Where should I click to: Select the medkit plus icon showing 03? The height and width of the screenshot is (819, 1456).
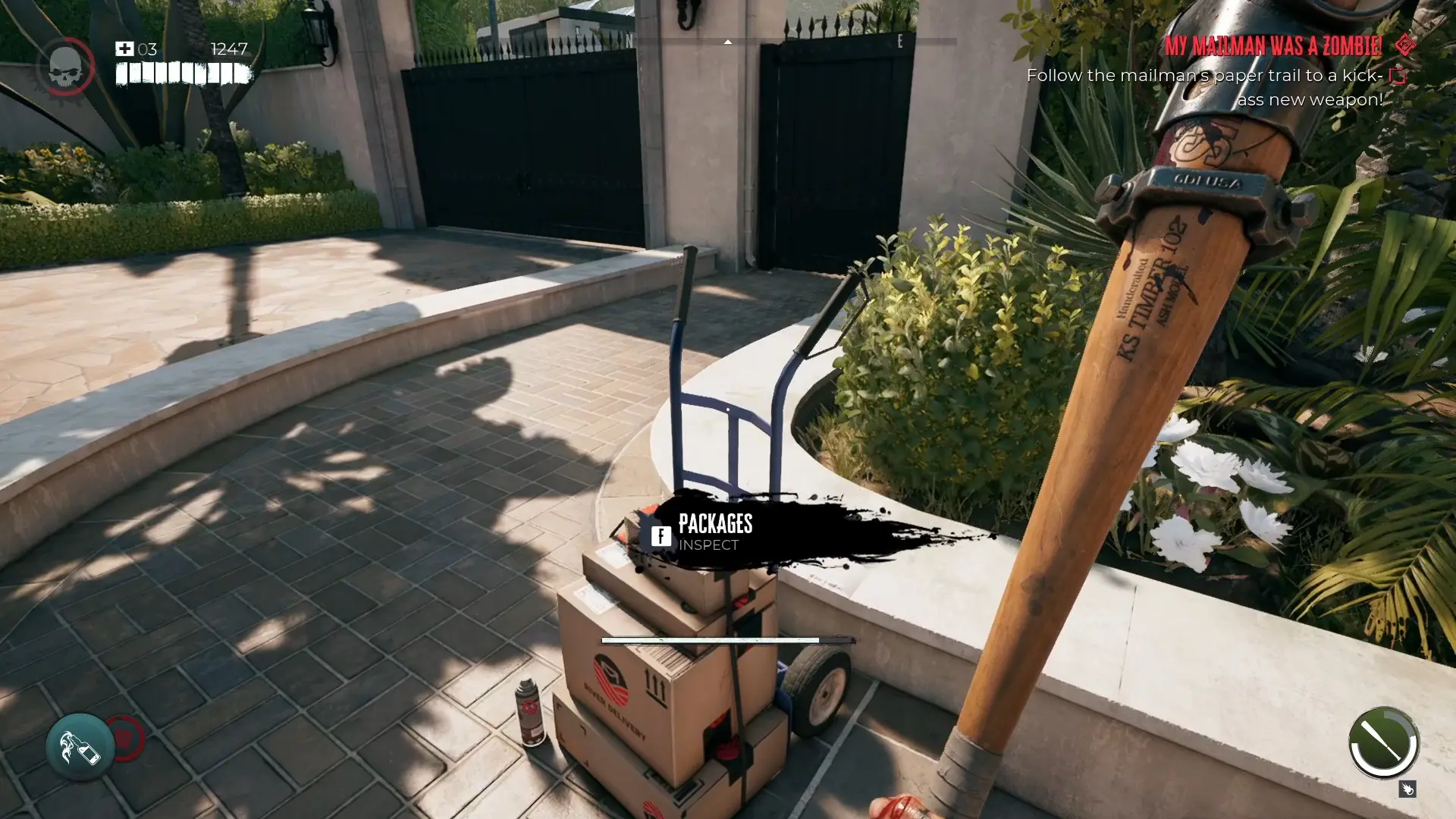126,49
